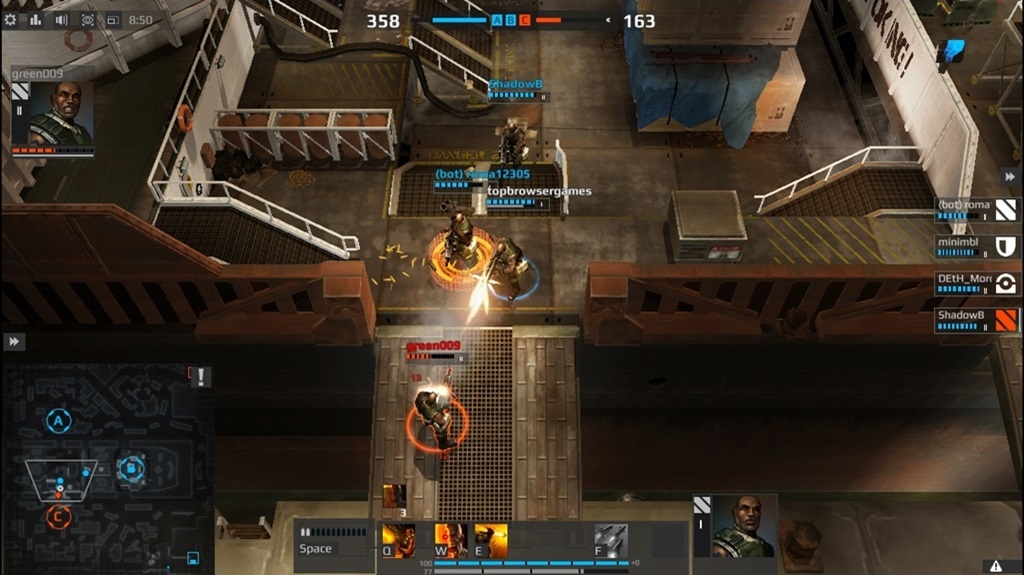Click the eye view icon
The image size is (1024, 575).
87,19
